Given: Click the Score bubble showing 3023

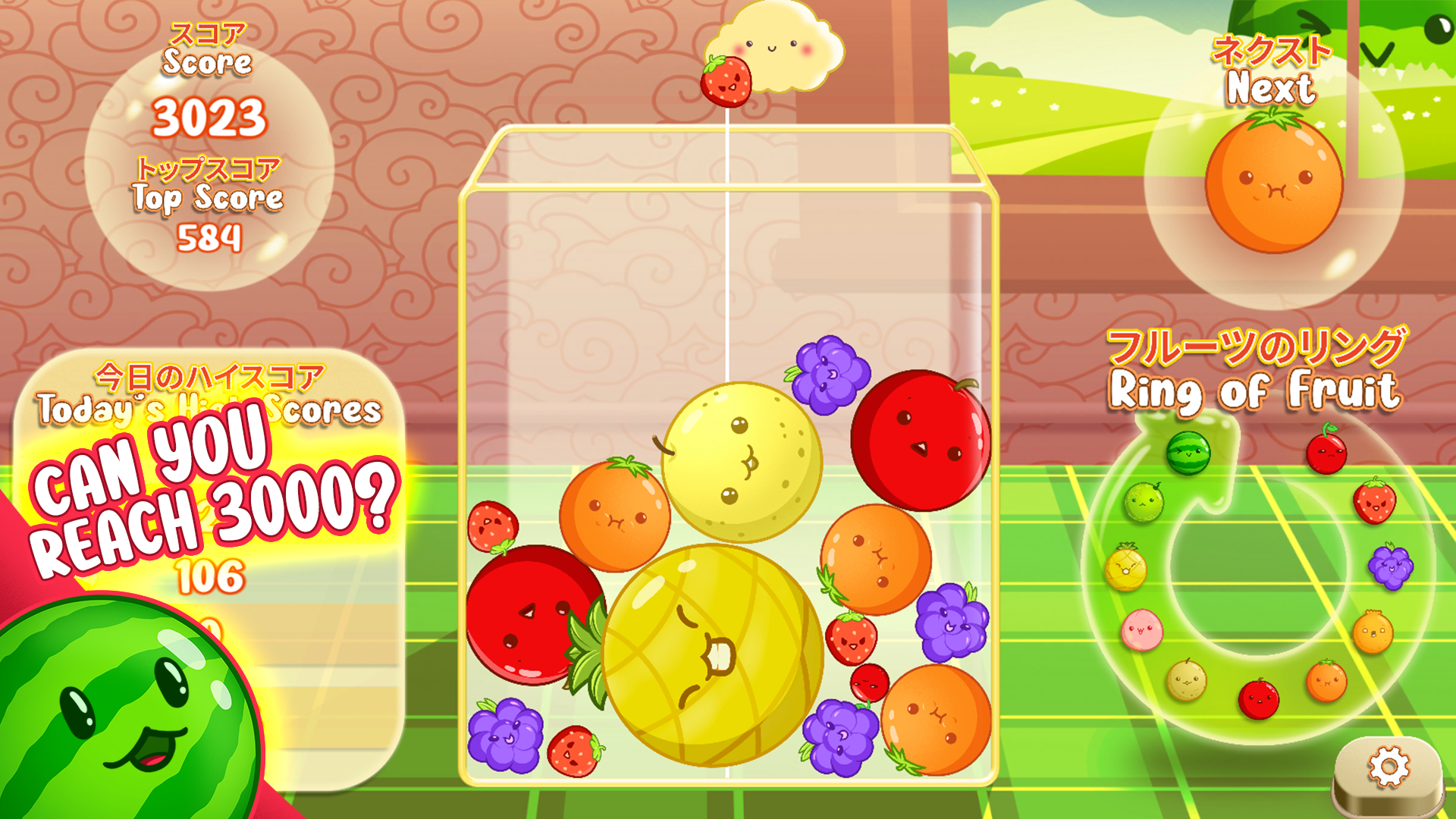Looking at the screenshot, I should click(x=209, y=118).
